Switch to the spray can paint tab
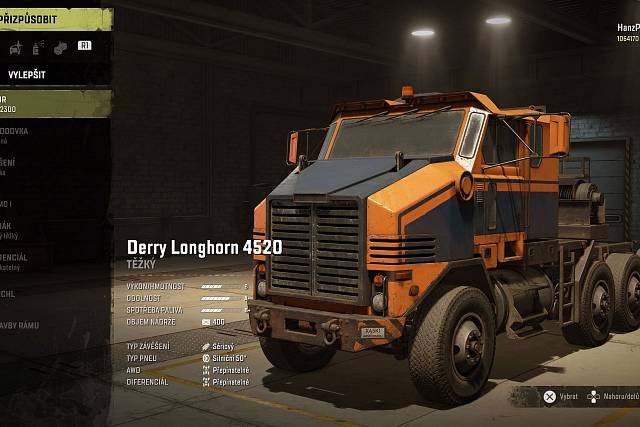Viewport: 640px width, 427px height. (x=38, y=47)
